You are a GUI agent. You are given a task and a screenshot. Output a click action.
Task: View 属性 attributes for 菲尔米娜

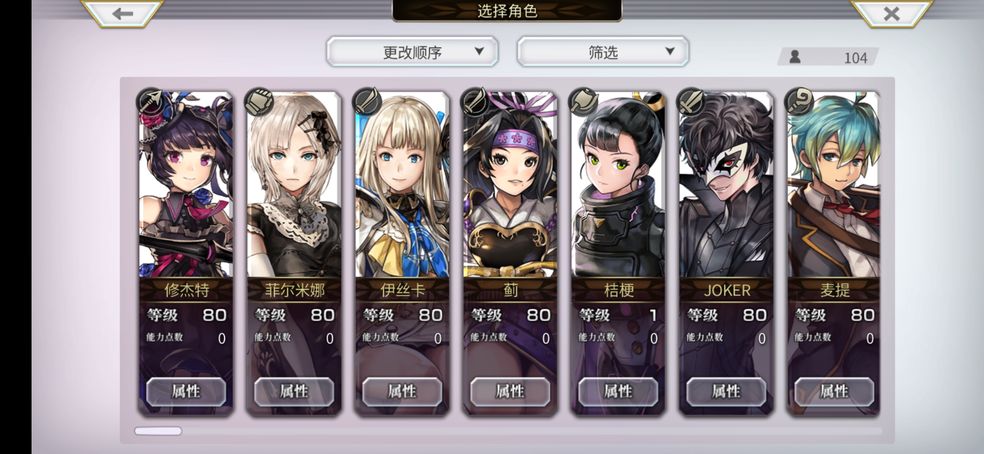point(293,391)
